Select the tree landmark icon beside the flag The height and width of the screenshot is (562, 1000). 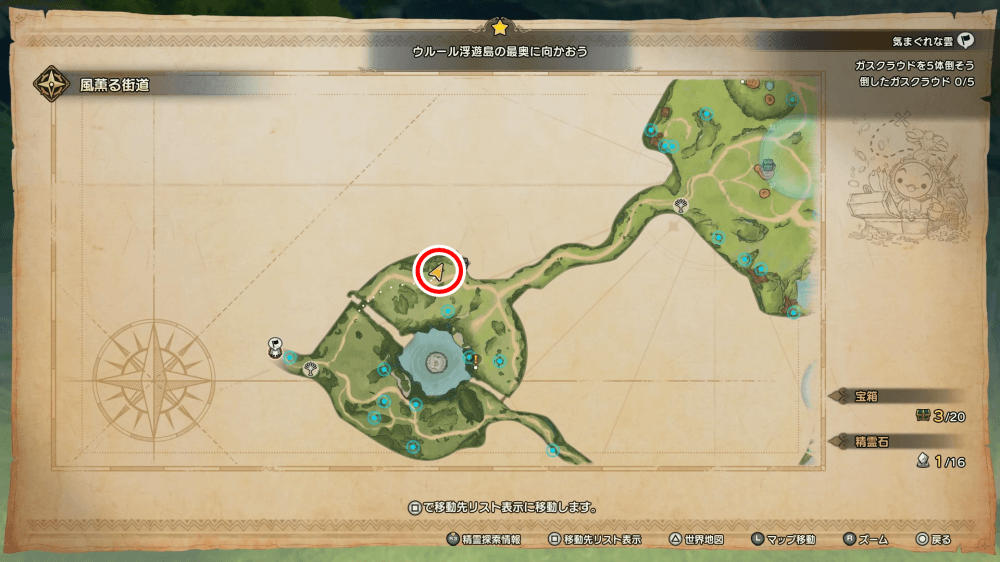tap(309, 368)
